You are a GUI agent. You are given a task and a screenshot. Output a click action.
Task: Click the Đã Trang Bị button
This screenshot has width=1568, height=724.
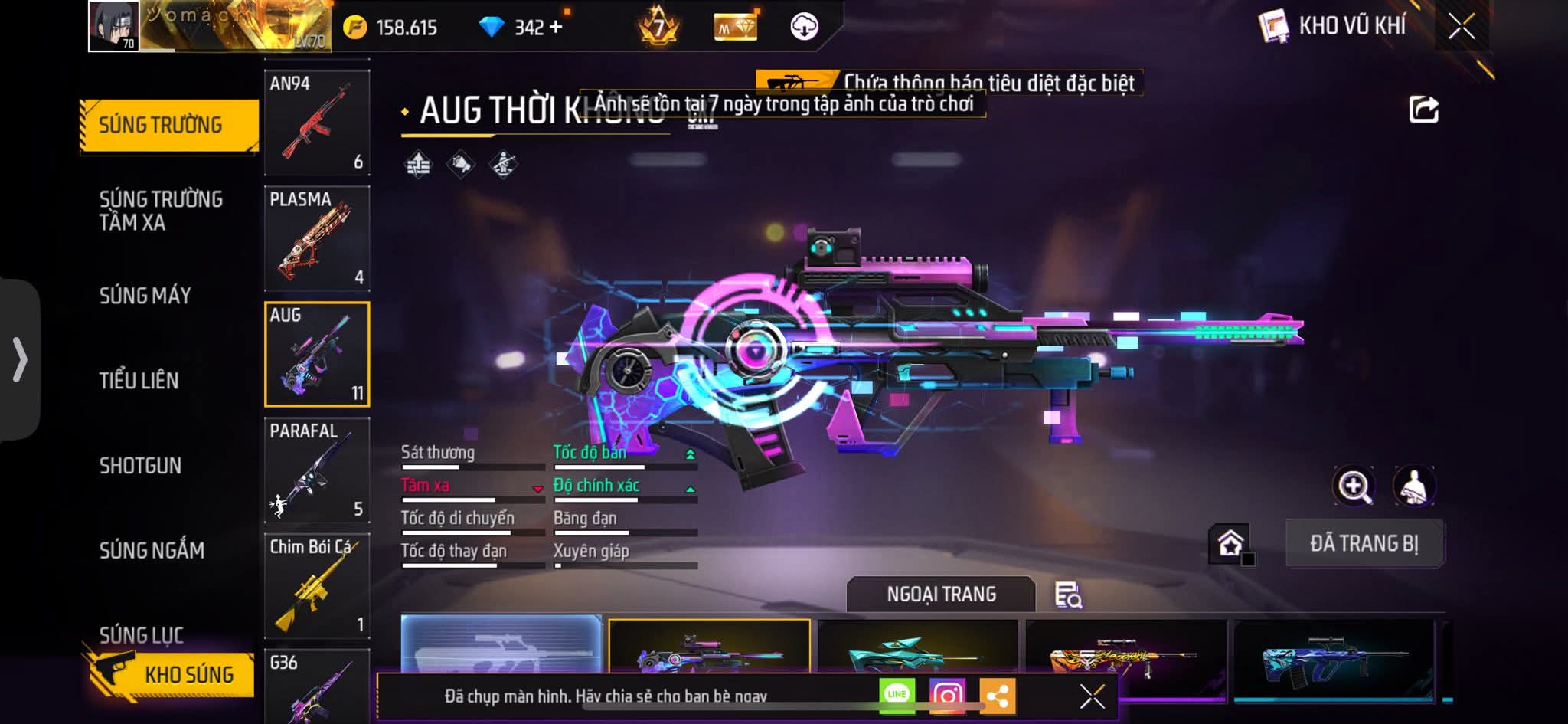coord(1364,544)
